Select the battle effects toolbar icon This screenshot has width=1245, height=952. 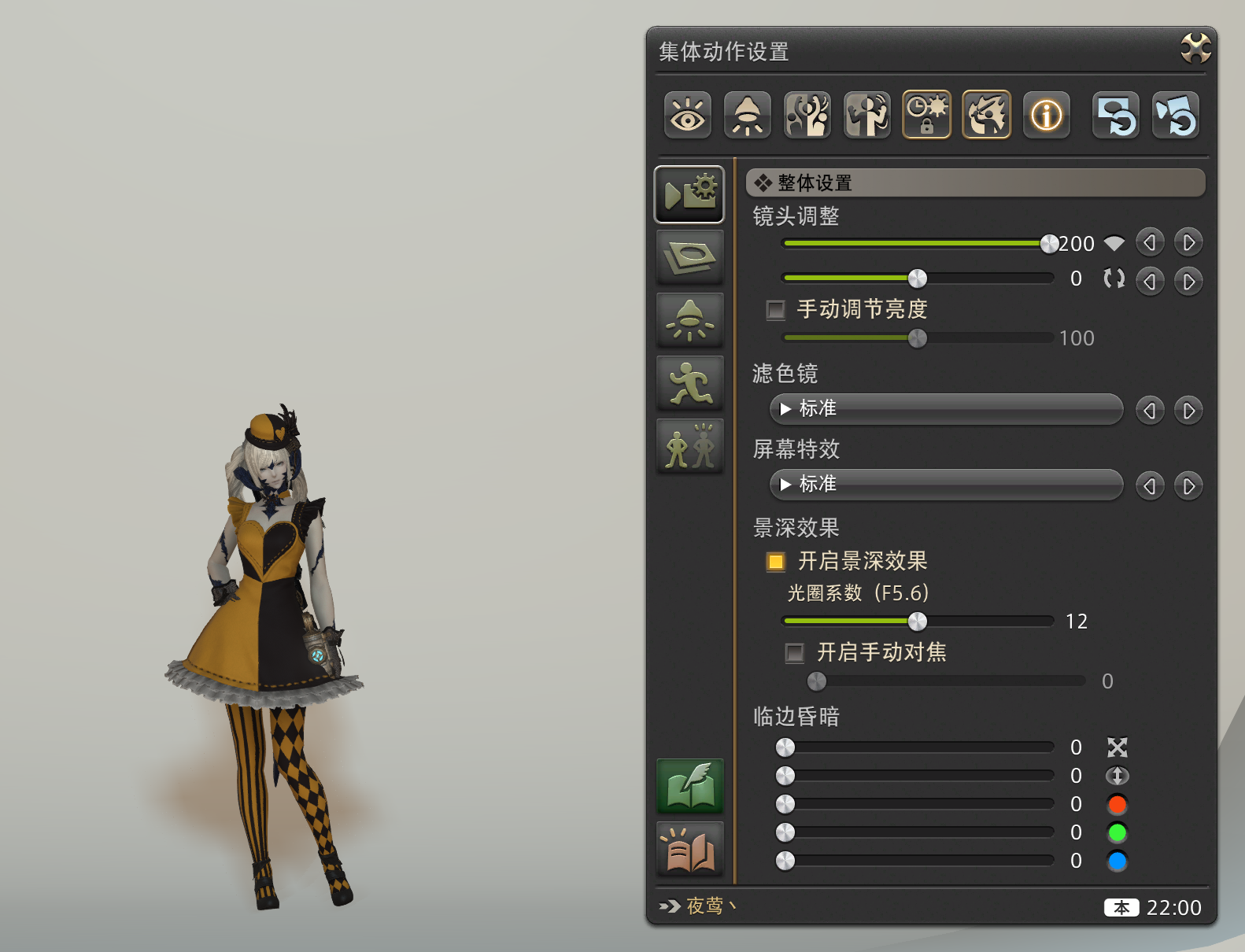pos(986,115)
